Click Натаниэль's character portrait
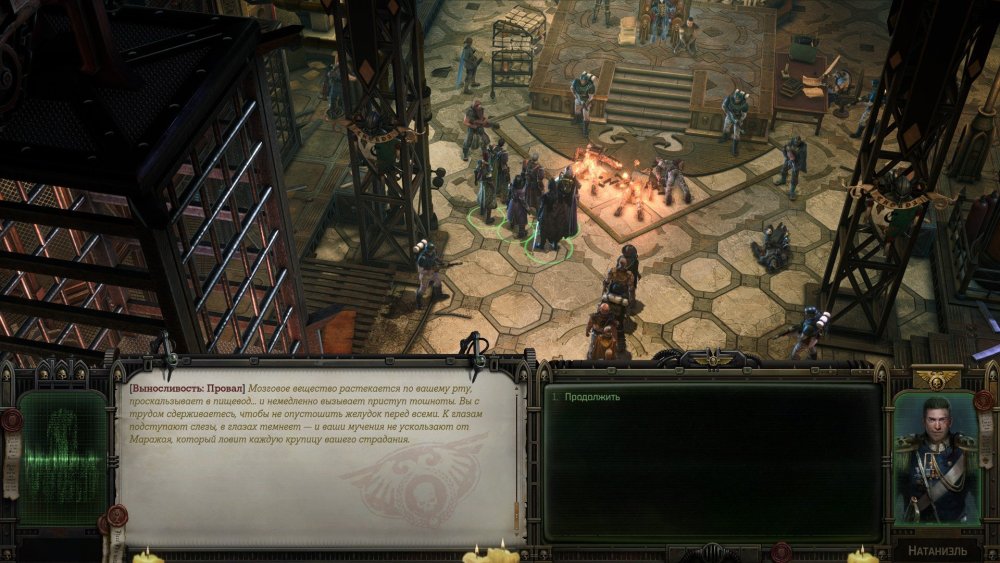1000x563 pixels. [935, 459]
